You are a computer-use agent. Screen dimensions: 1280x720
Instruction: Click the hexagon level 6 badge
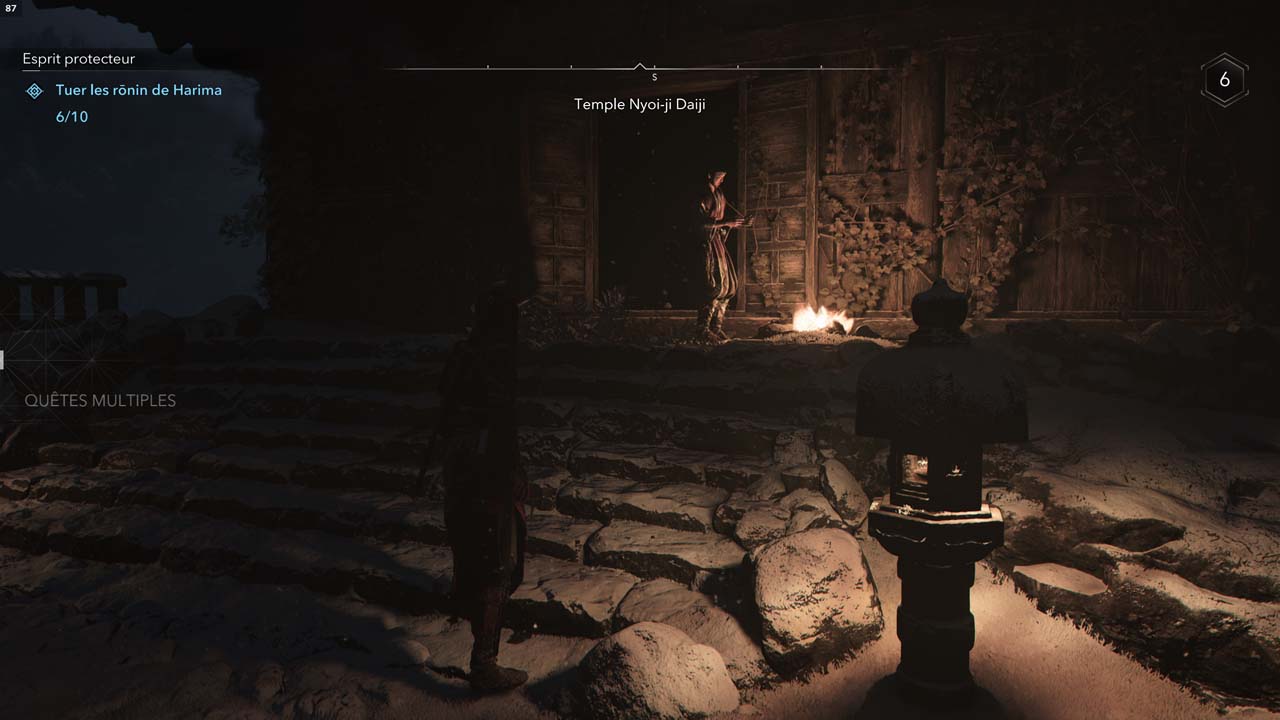tap(1224, 80)
